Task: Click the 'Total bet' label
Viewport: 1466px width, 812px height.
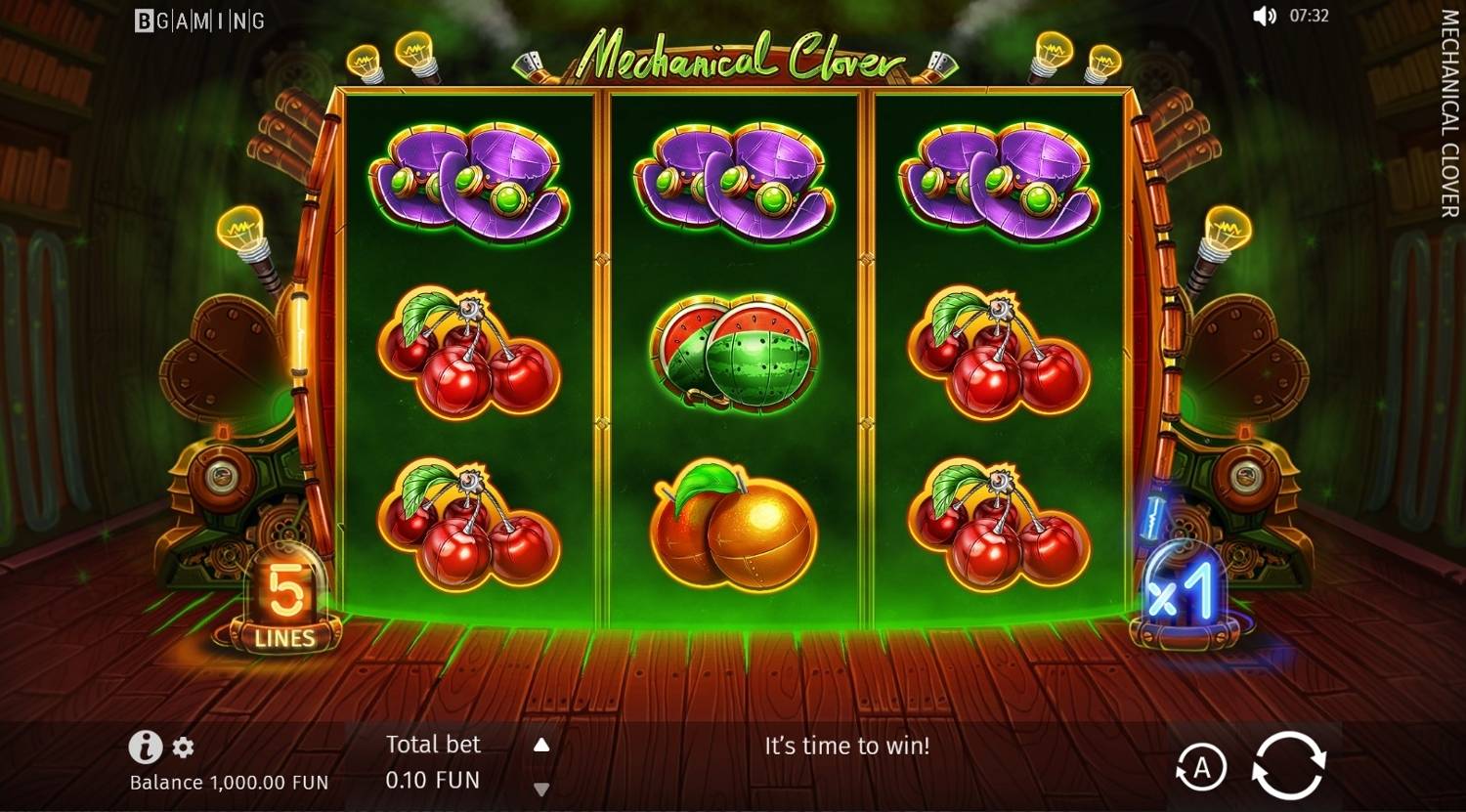Action: pos(433,744)
